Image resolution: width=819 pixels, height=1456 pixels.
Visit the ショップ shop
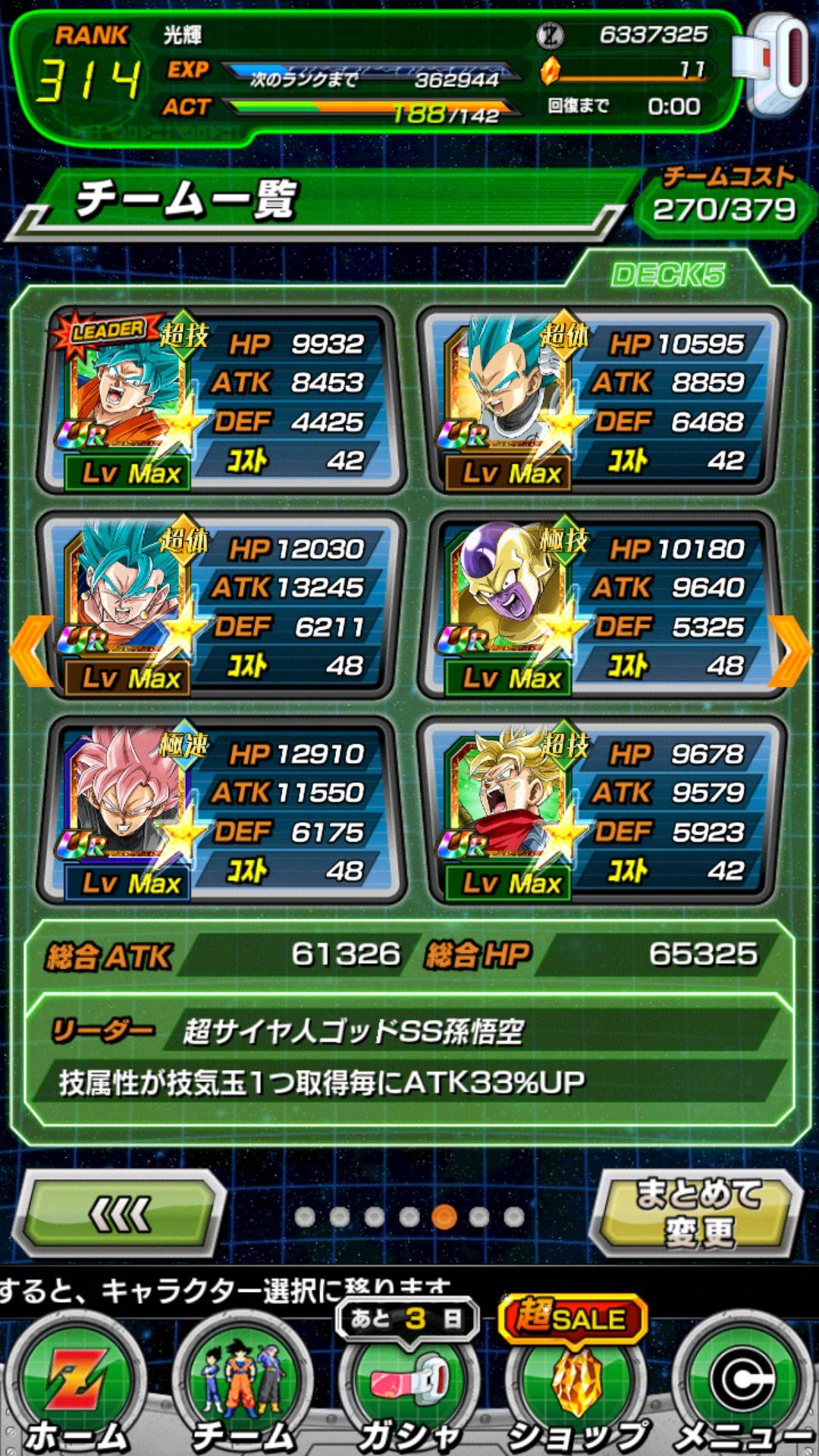[576, 1388]
